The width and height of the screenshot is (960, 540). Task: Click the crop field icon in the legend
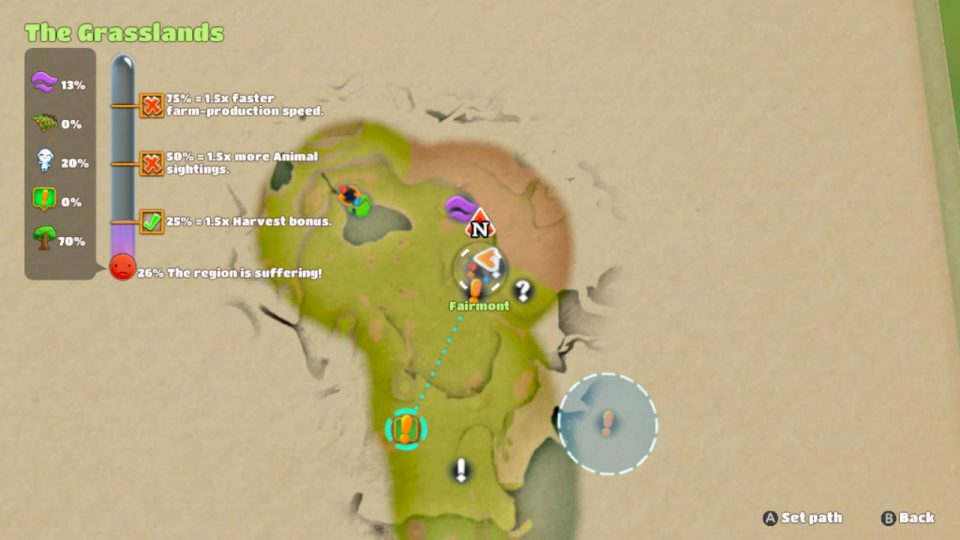click(x=43, y=123)
